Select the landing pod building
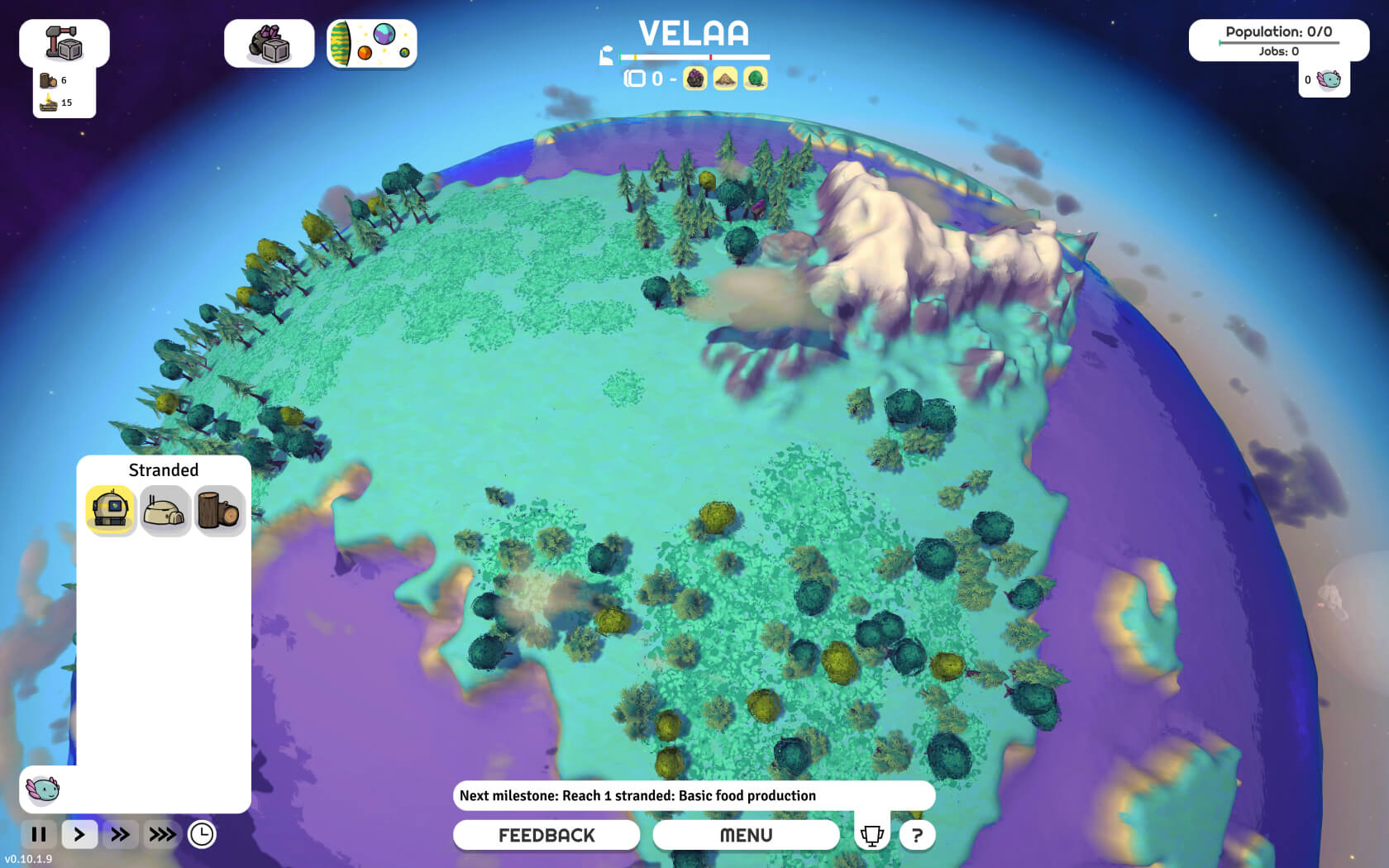The height and width of the screenshot is (868, 1389). tap(111, 510)
